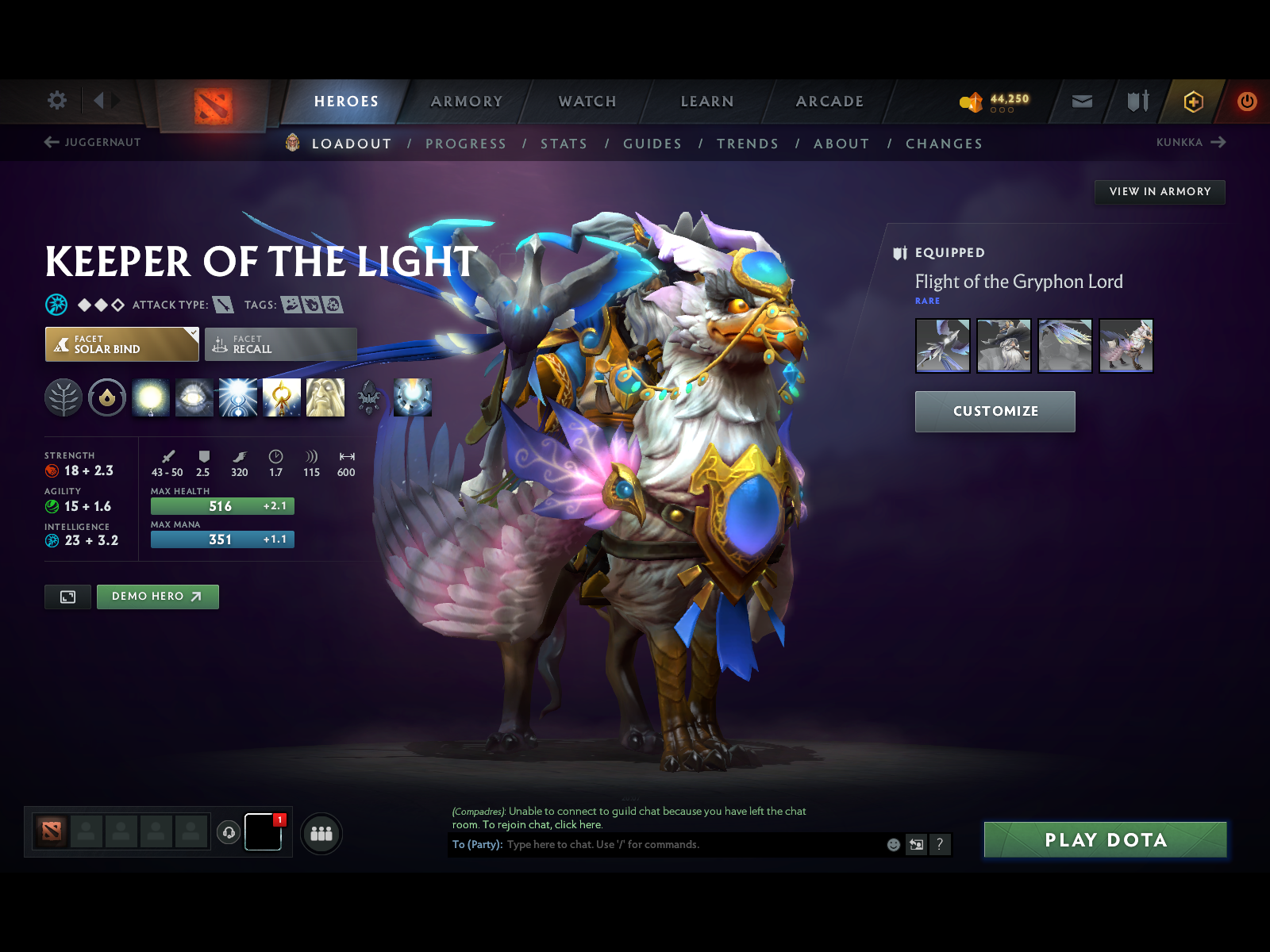Open the mail envelope notifications
The width and height of the screenshot is (1270, 952).
[1081, 102]
